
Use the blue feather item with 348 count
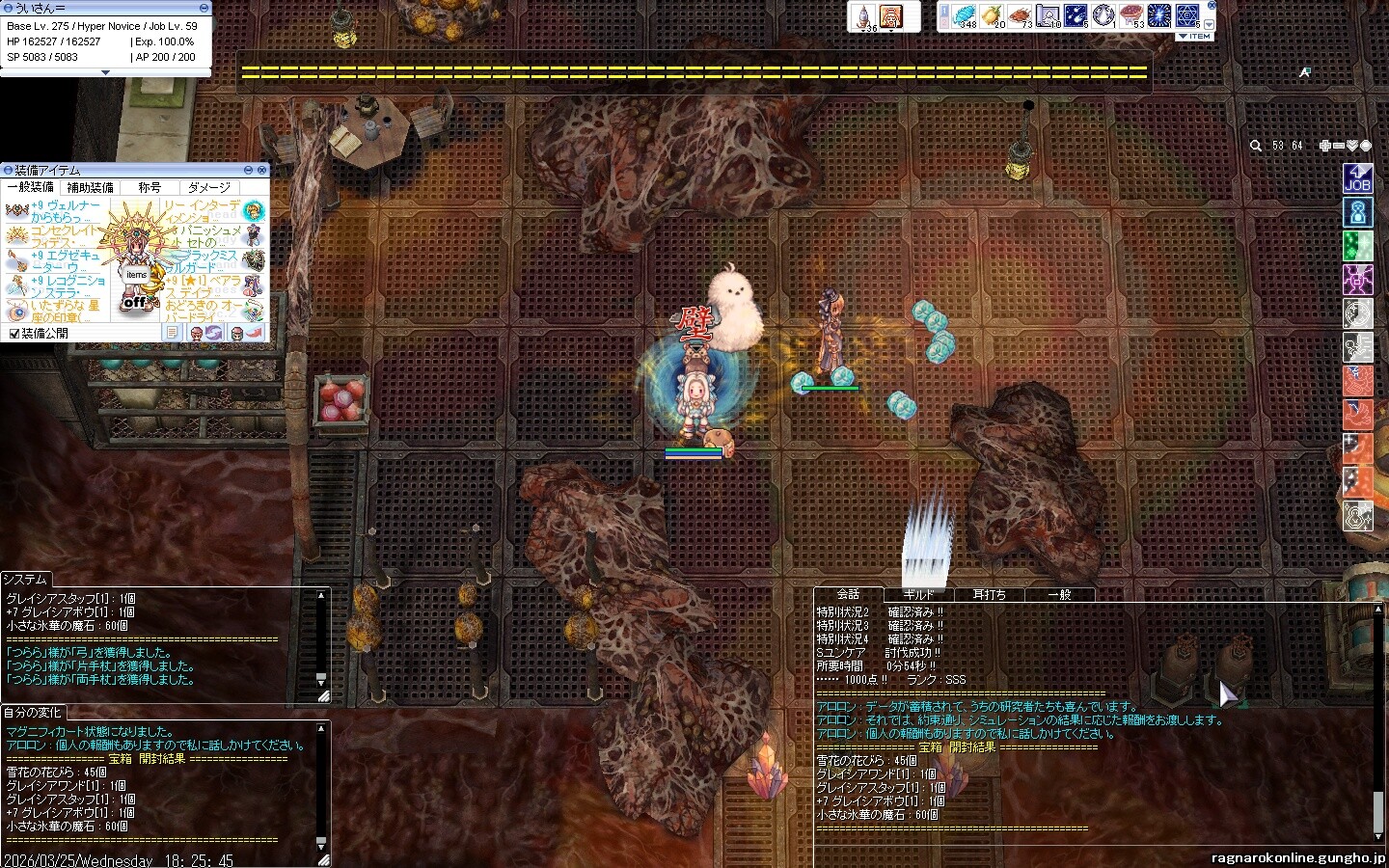(x=965, y=16)
